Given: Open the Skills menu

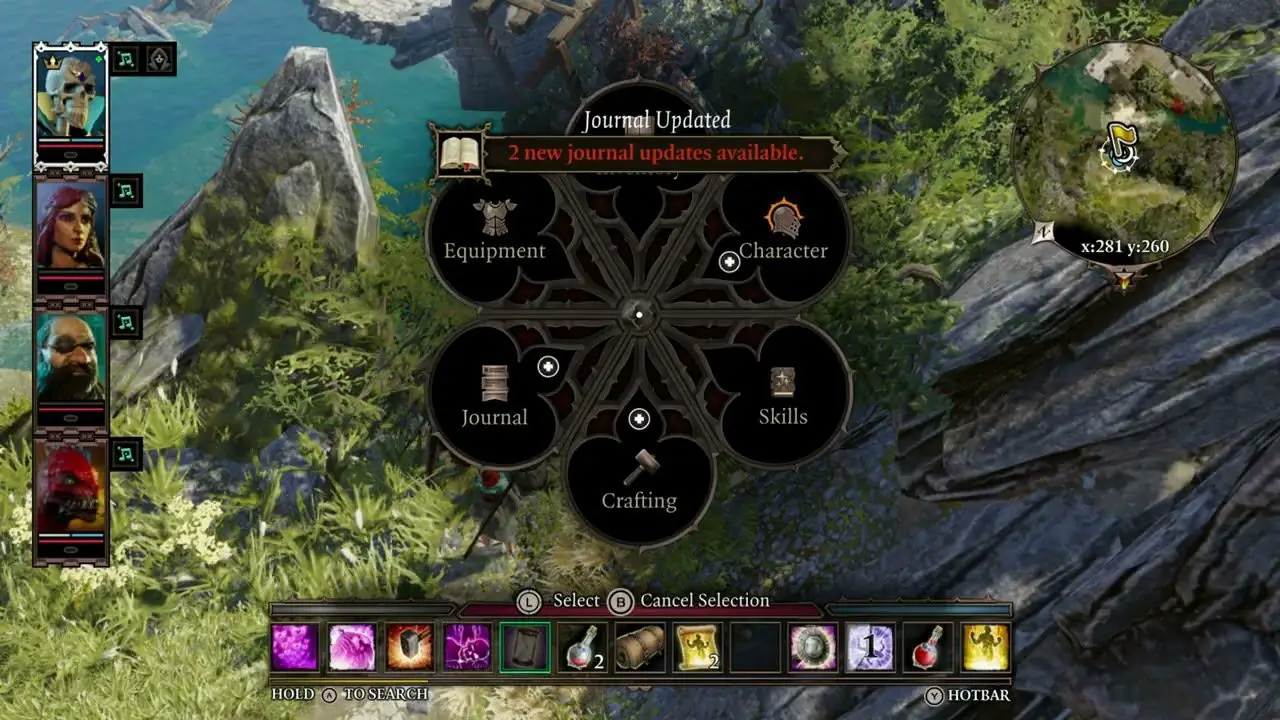Looking at the screenshot, I should [x=782, y=398].
